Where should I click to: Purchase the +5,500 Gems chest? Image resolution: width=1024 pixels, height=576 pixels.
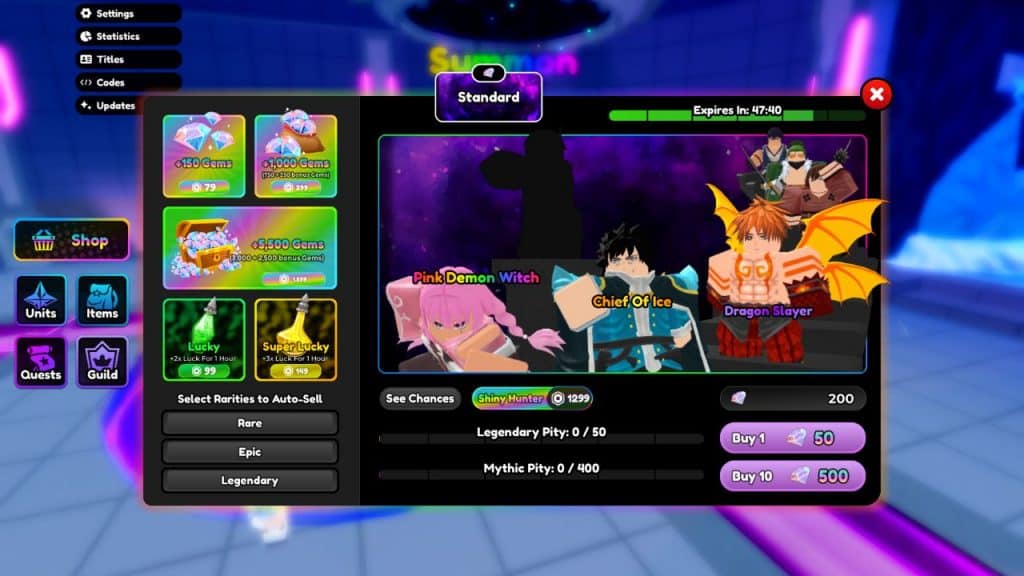[x=250, y=247]
